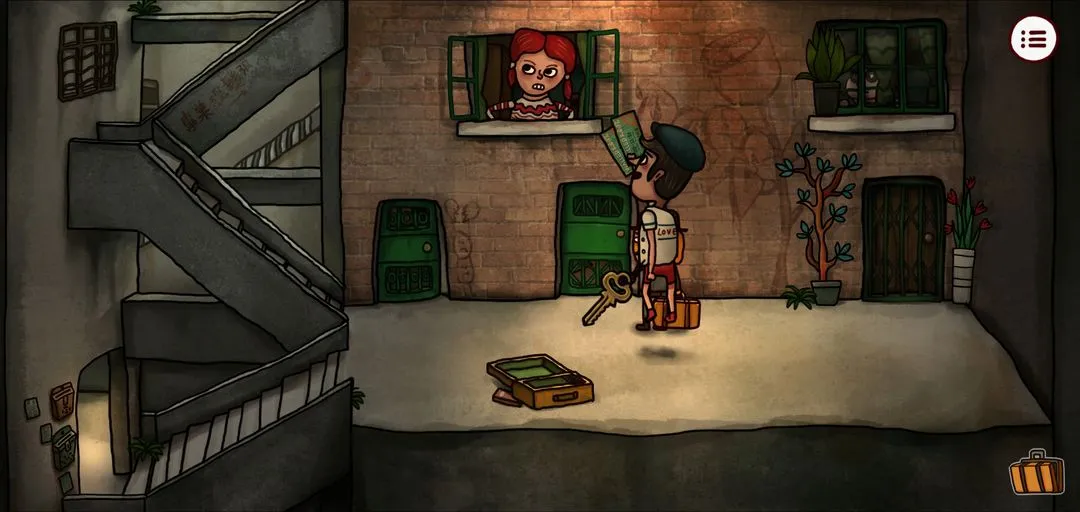Image resolution: width=1080 pixels, height=512 pixels.
Task: Open the list menu button
Action: pos(1033,39)
